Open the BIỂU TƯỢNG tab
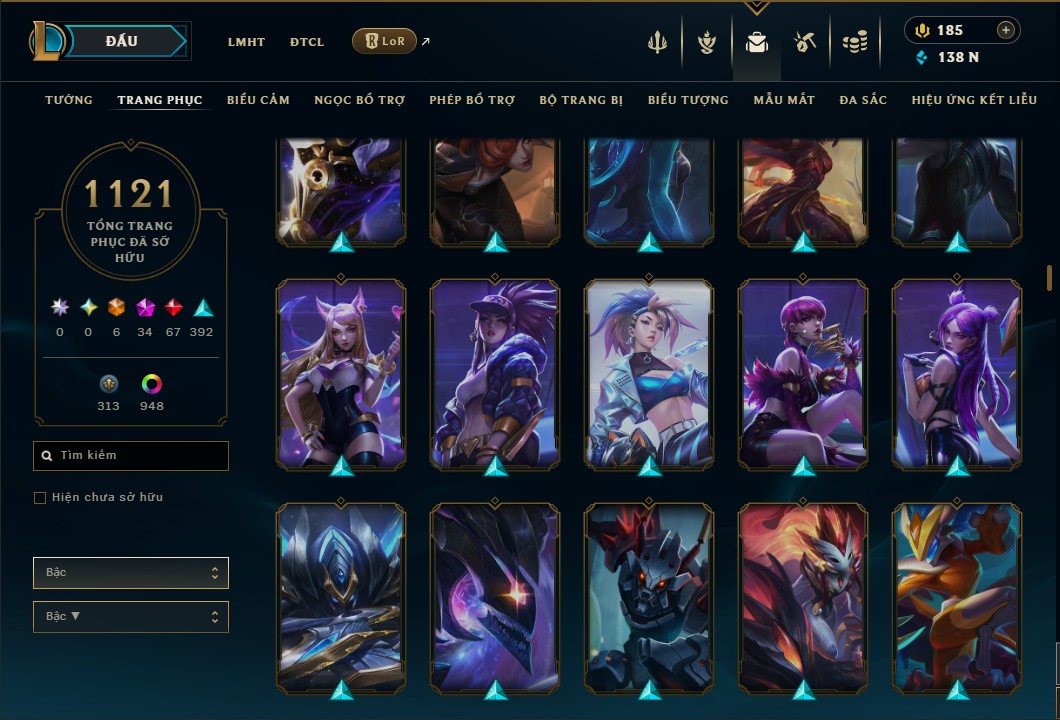Viewport: 1060px width, 720px height. [688, 100]
